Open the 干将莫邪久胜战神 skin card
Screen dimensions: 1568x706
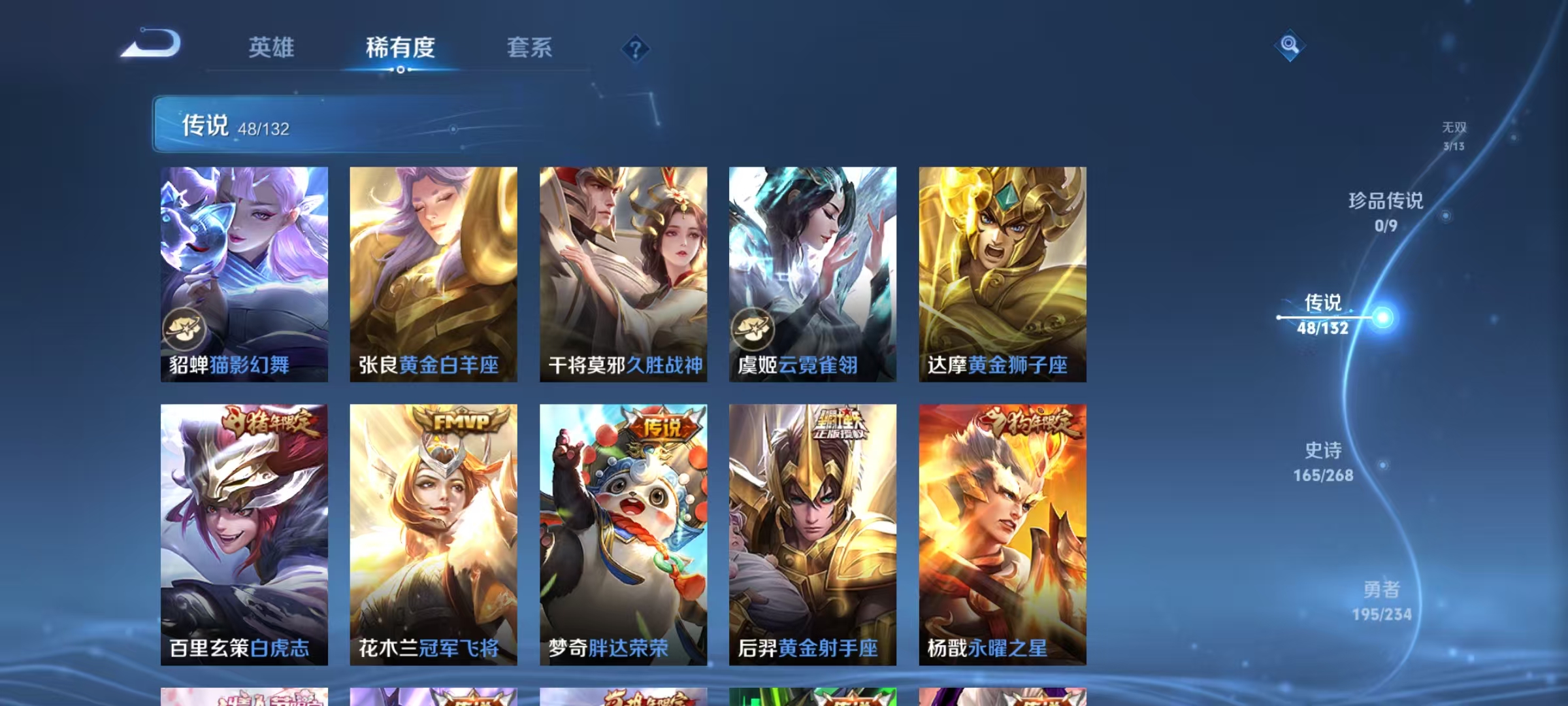[622, 275]
